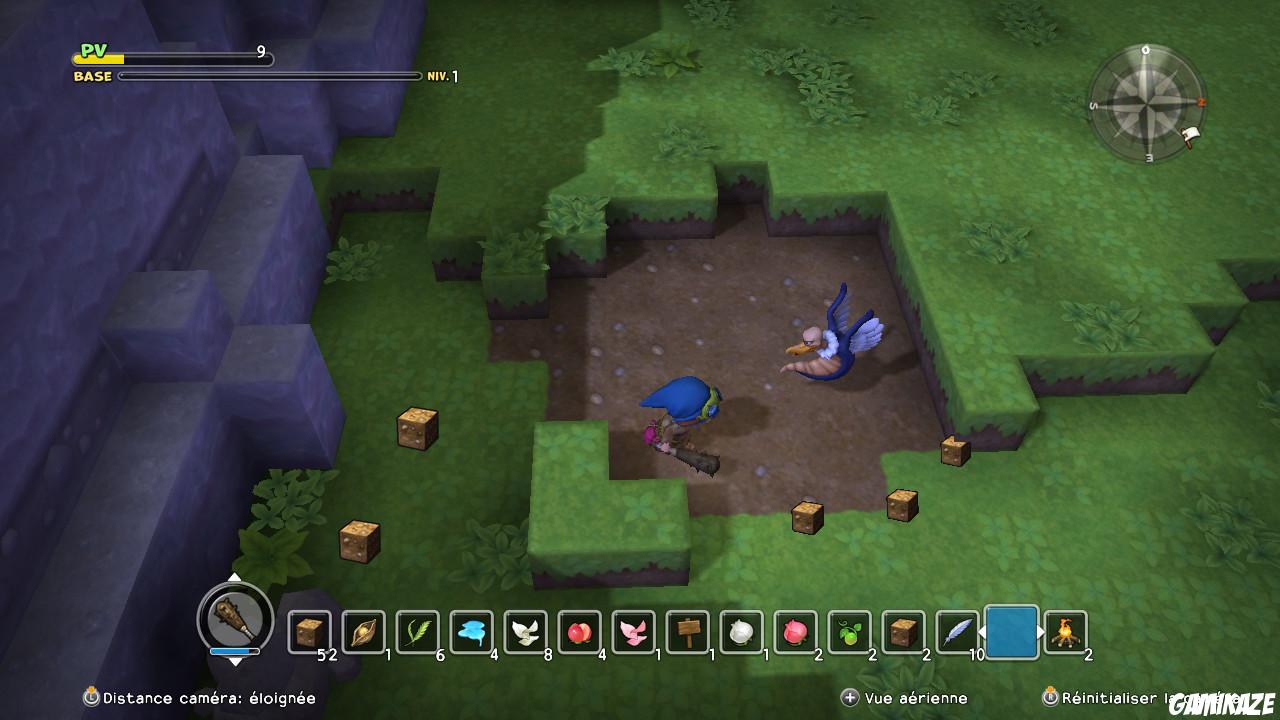The image size is (1280, 720).
Task: Select the sign item in the hotbar
Action: point(686,630)
